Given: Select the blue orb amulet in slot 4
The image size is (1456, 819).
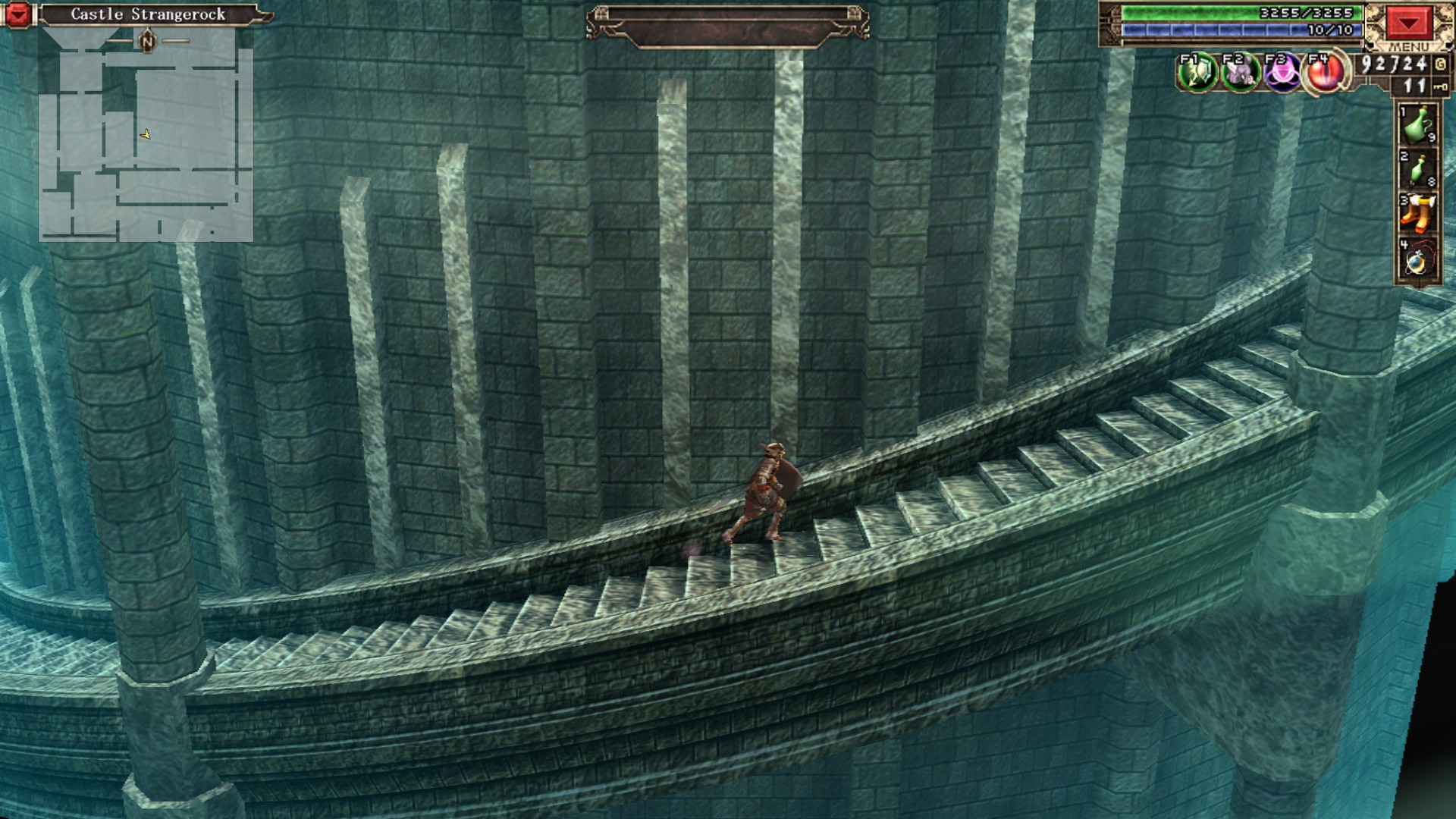Looking at the screenshot, I should tap(1417, 258).
